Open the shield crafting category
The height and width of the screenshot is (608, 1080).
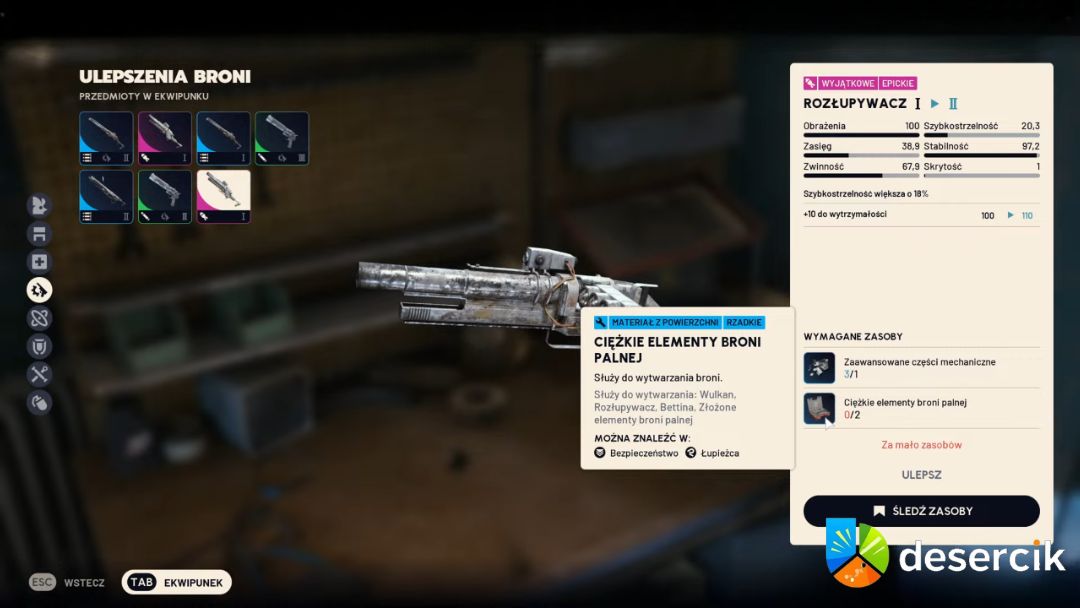point(39,347)
